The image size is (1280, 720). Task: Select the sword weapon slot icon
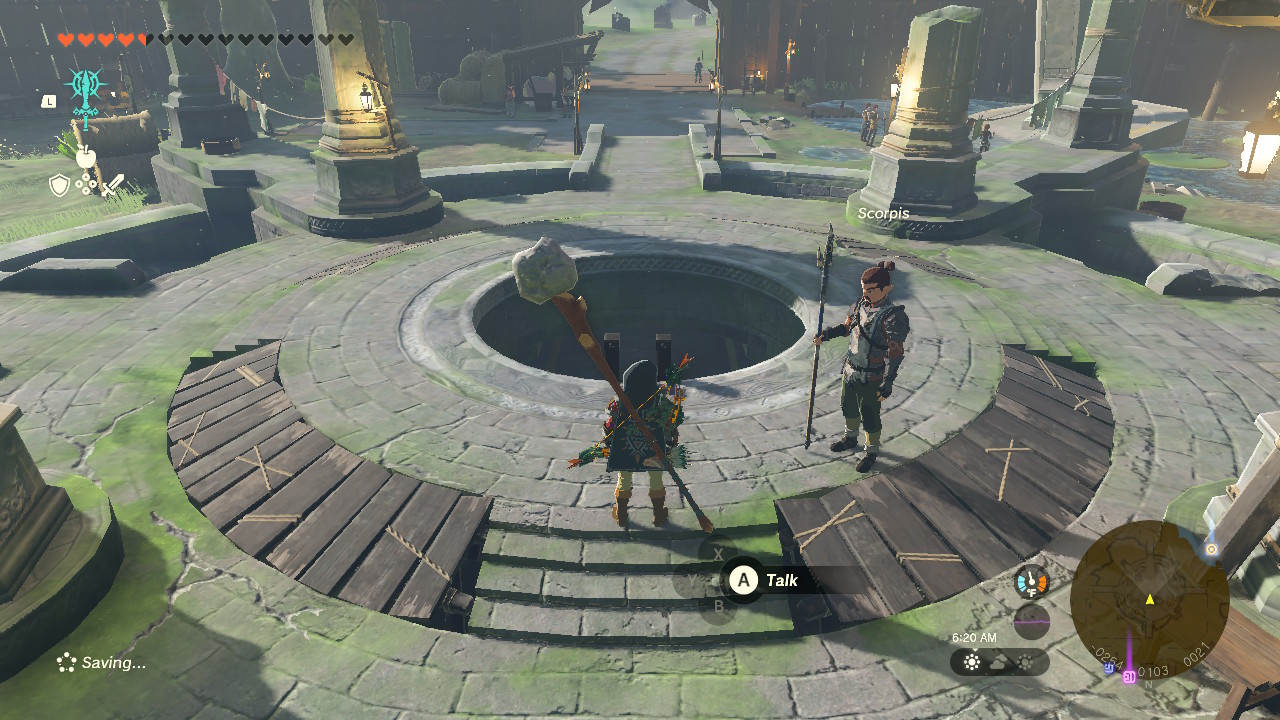[114, 185]
